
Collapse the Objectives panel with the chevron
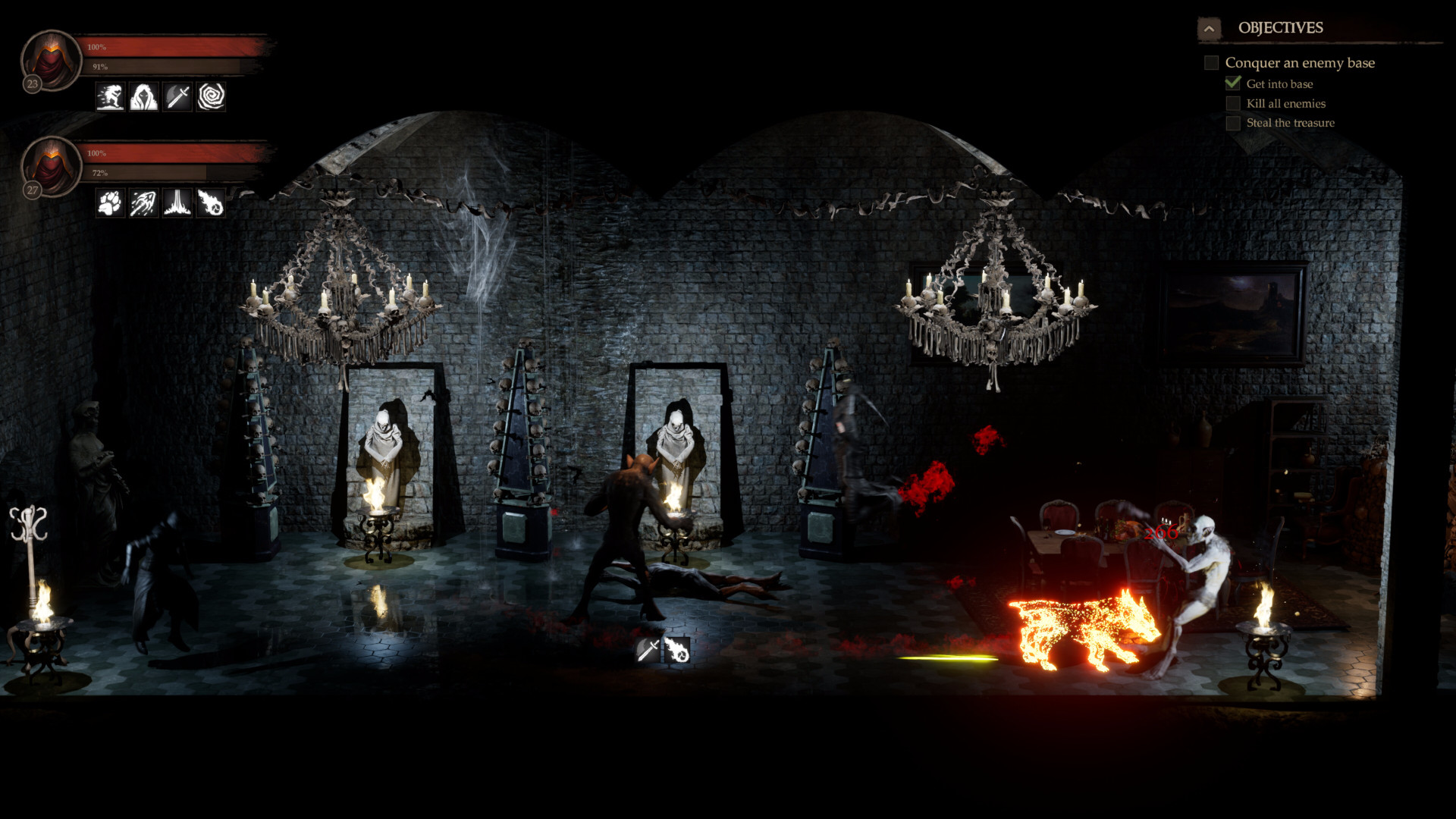(x=1210, y=27)
